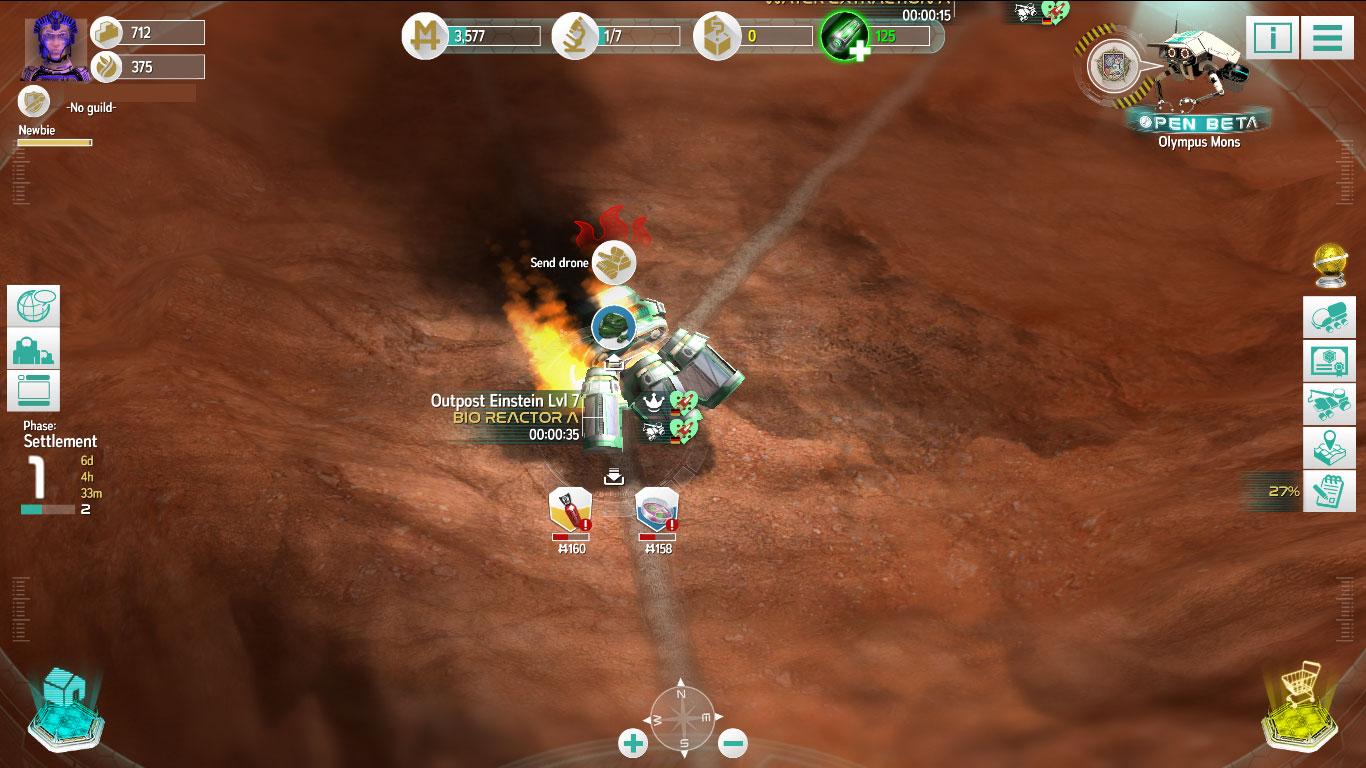Open the colony buildings overview

34,348
